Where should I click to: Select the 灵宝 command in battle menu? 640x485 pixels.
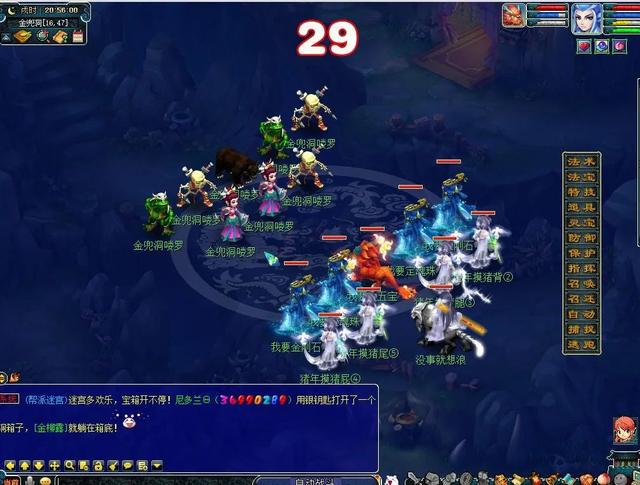pyautogui.click(x=581, y=222)
